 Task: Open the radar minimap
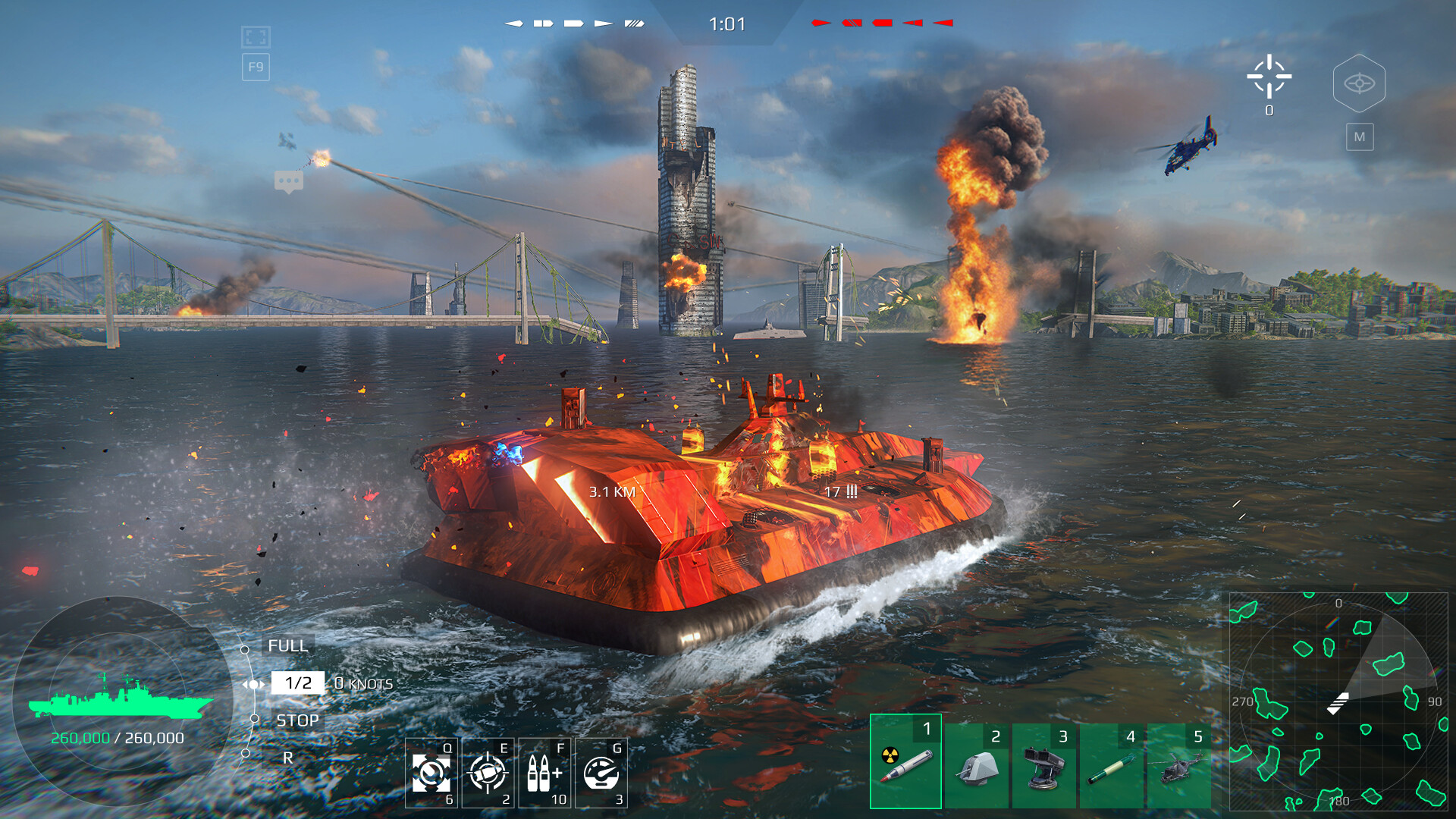click(1338, 701)
